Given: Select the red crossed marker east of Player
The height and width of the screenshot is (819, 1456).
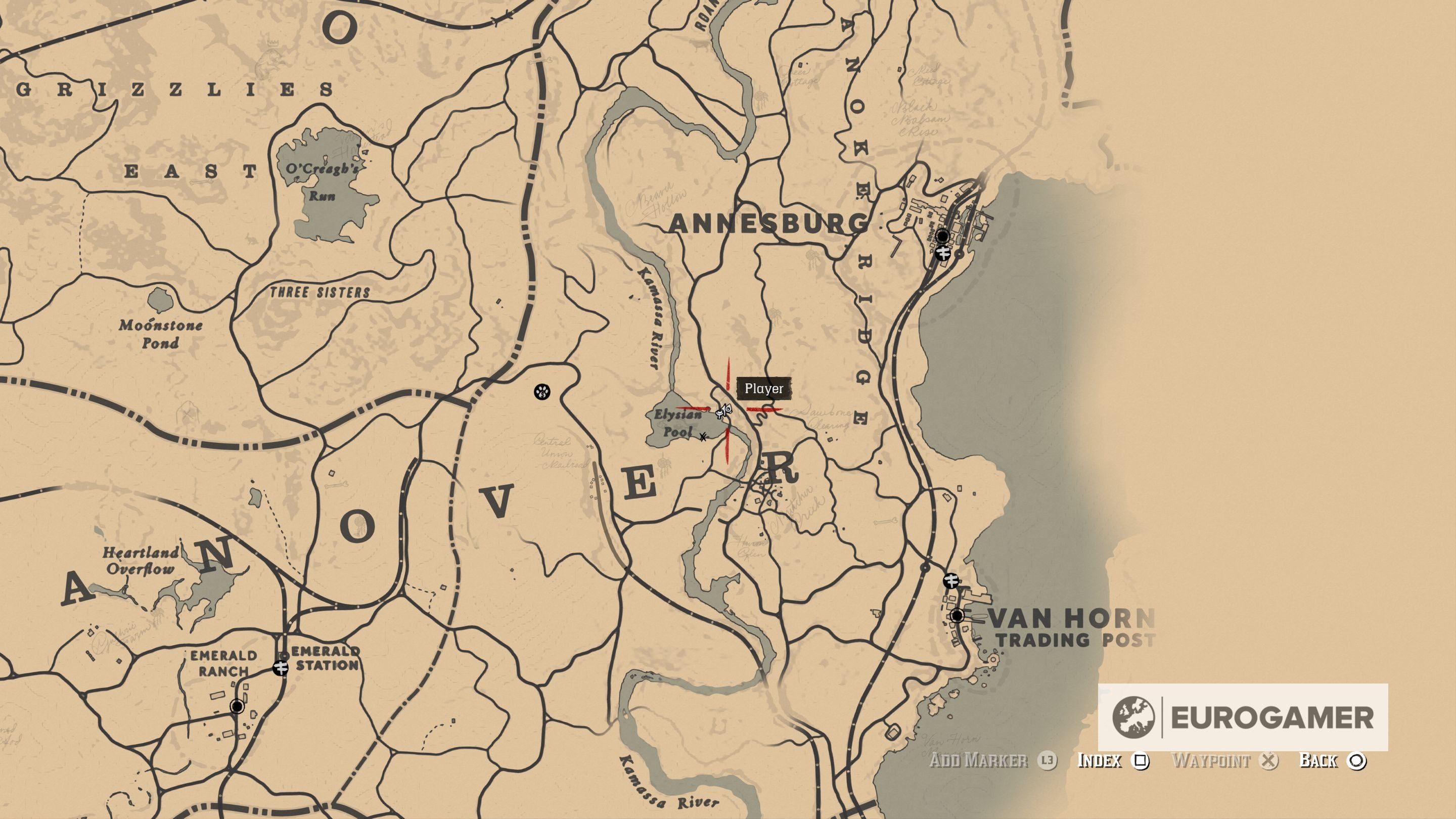Looking at the screenshot, I should coord(764,410).
